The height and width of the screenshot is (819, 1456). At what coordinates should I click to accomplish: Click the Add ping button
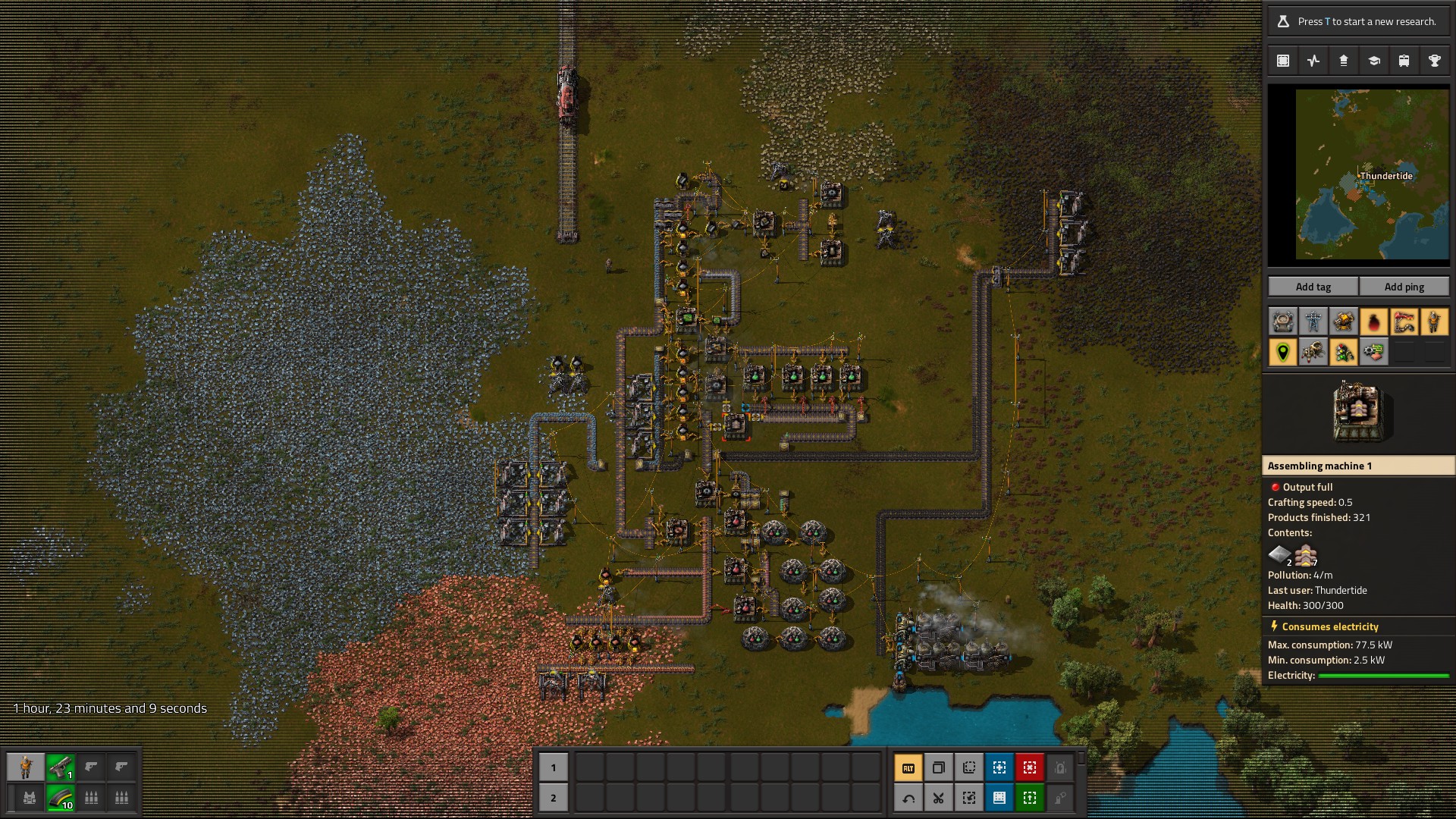pos(1404,287)
